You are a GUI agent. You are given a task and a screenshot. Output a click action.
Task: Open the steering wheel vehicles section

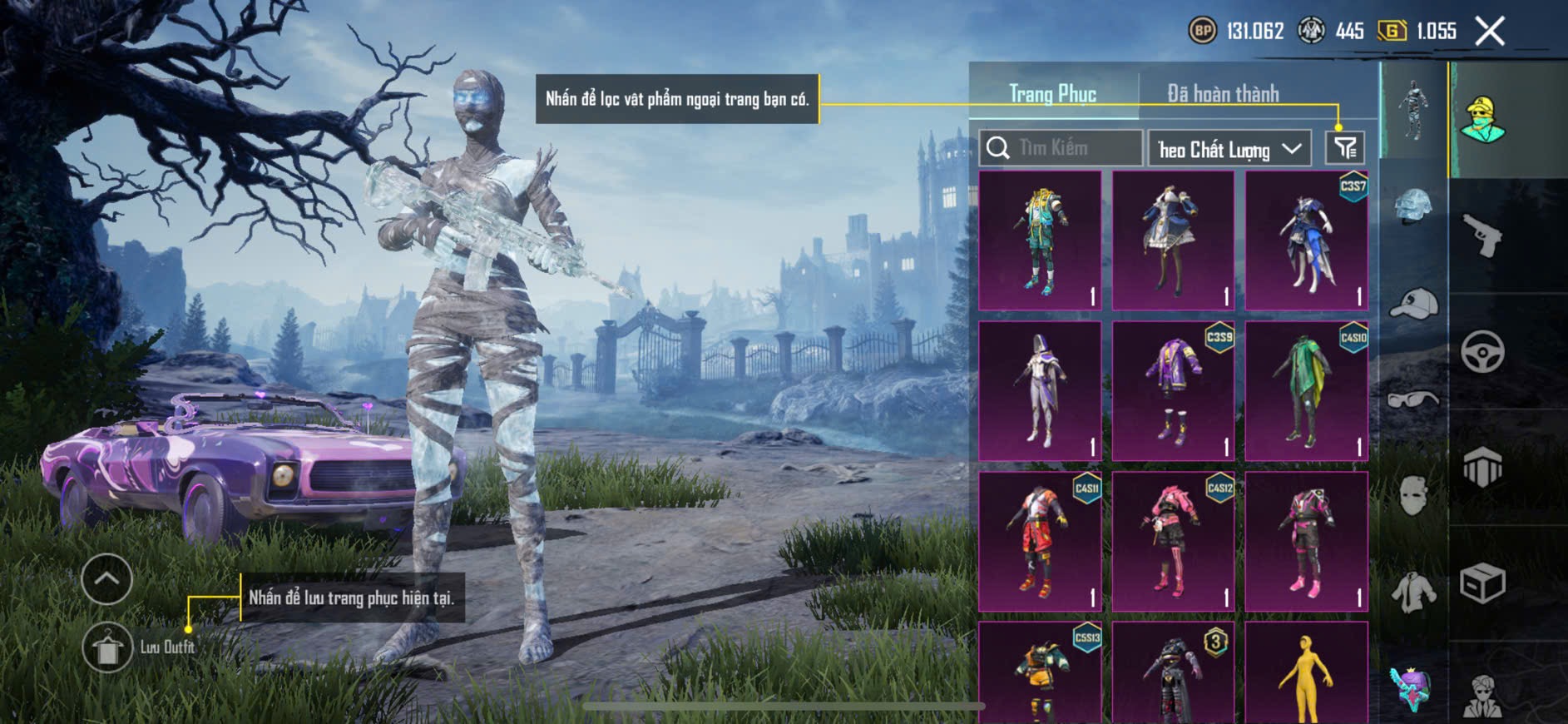1482,351
